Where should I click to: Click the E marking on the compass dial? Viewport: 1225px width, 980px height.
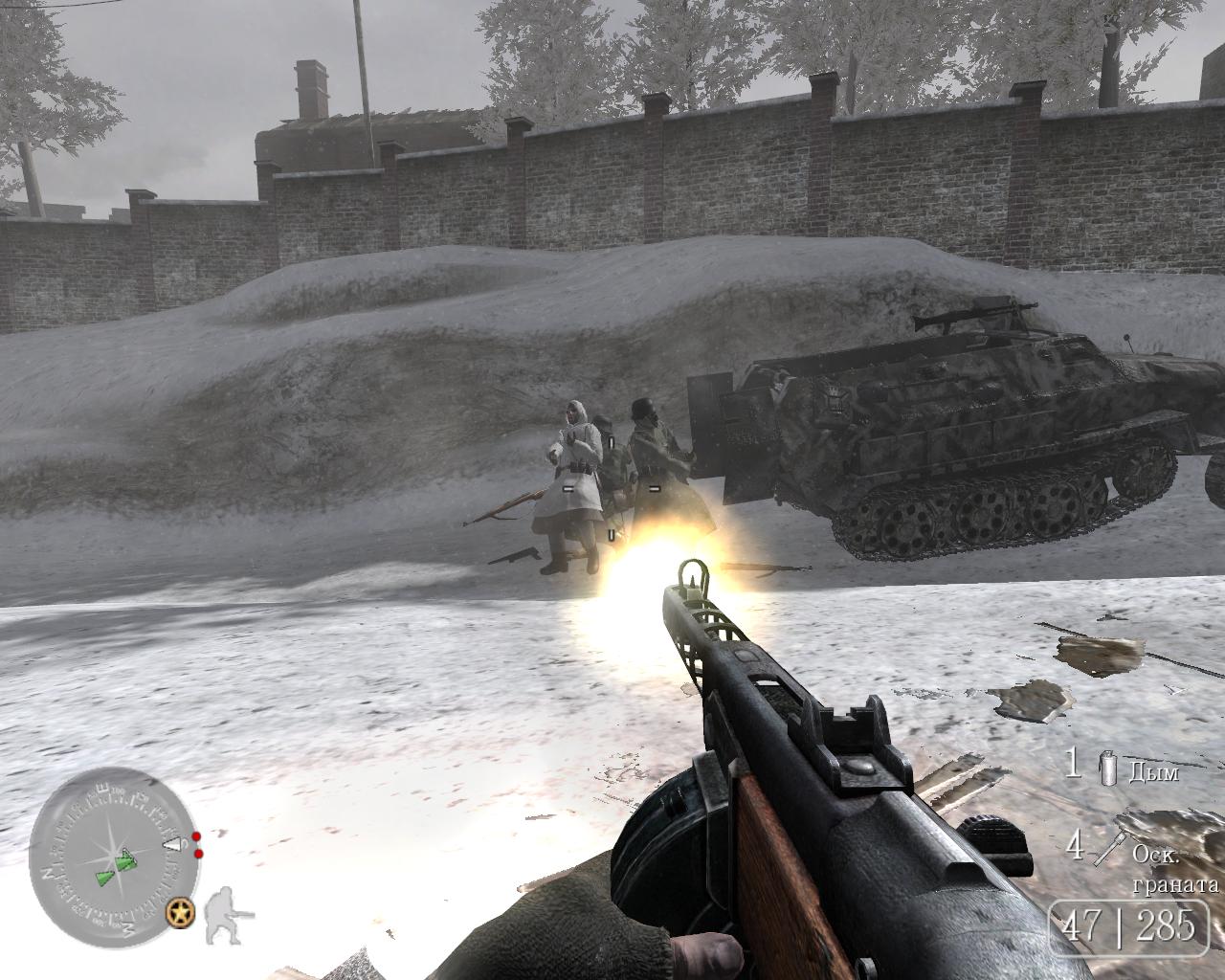pyautogui.click(x=103, y=788)
